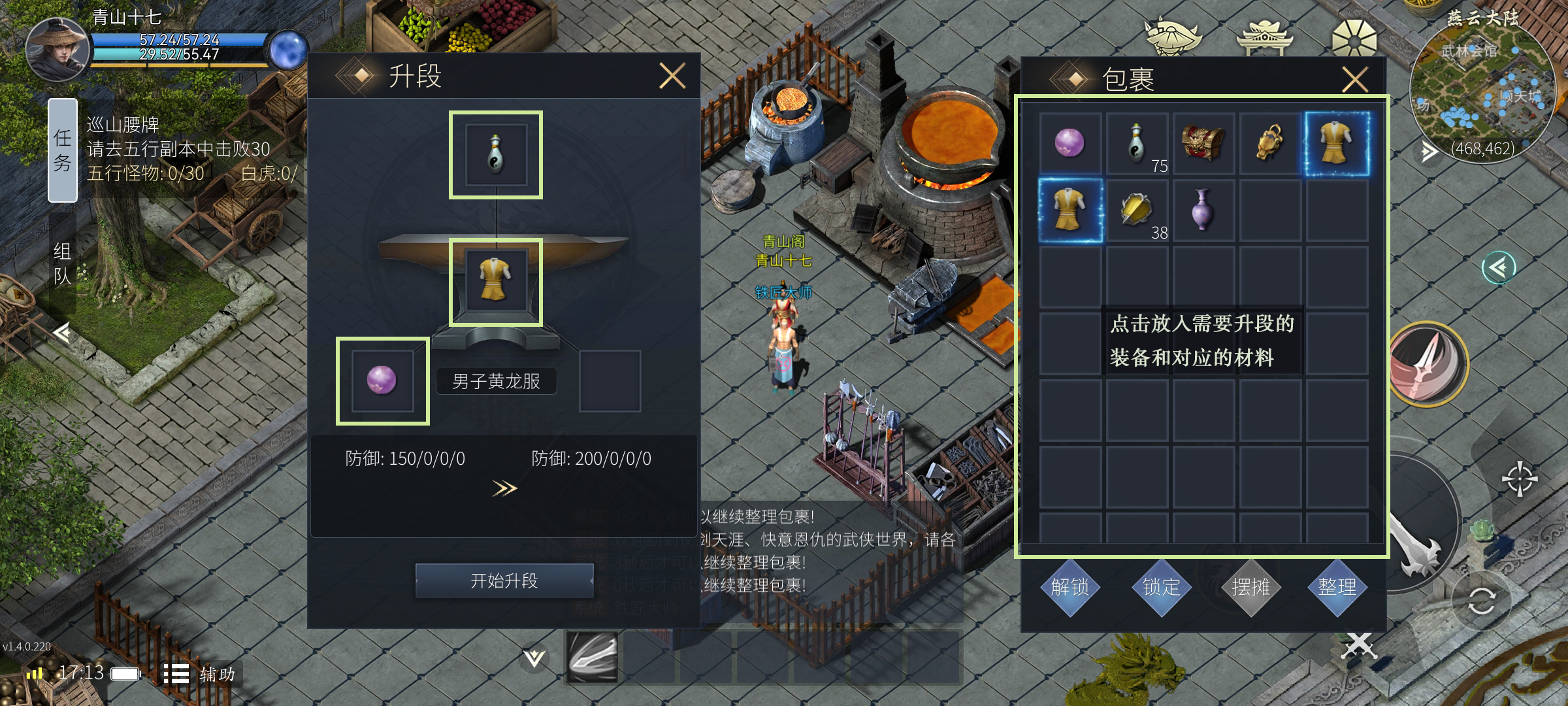This screenshot has width=1568, height=706.
Task: Close the 升段 upgrade panel
Action: coord(672,76)
